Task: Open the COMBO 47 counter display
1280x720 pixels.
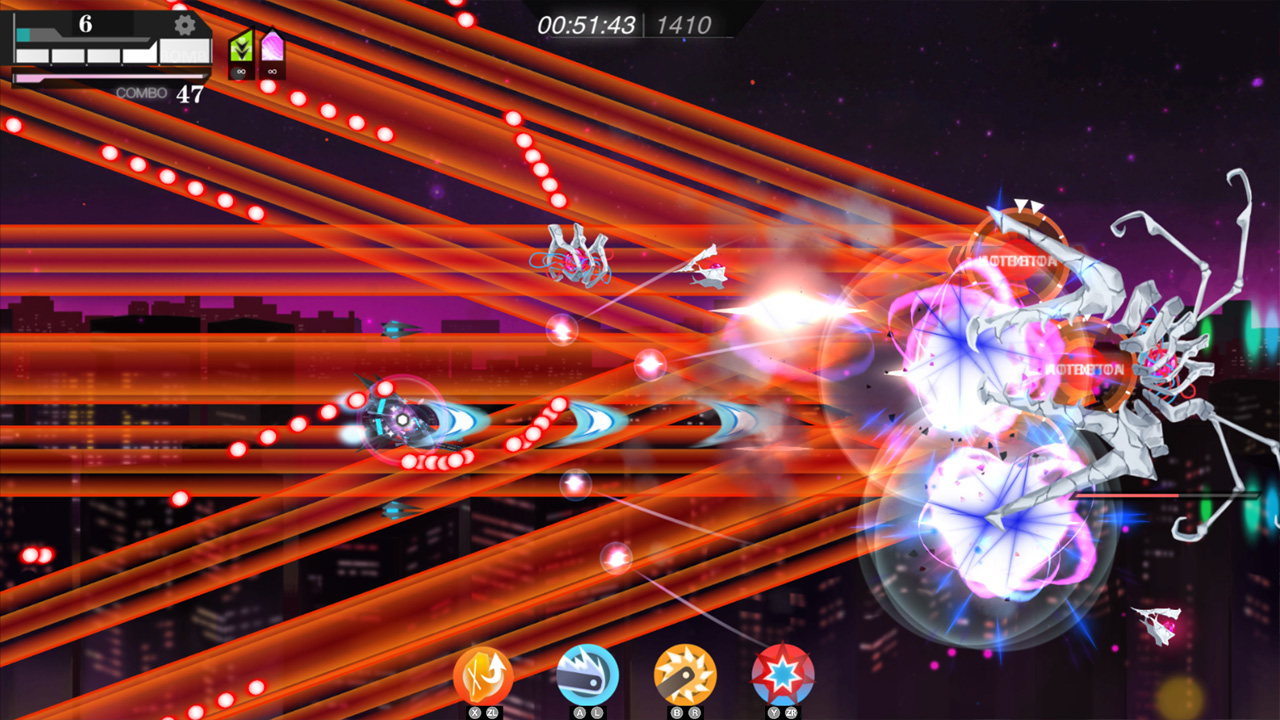Action: 162,92
